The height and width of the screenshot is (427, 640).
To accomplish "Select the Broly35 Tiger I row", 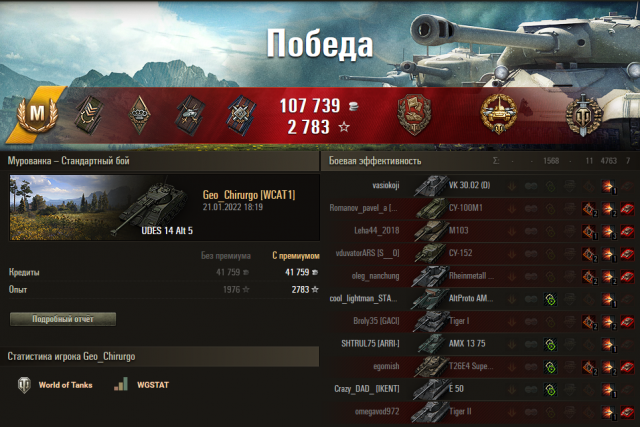I will (x=480, y=321).
